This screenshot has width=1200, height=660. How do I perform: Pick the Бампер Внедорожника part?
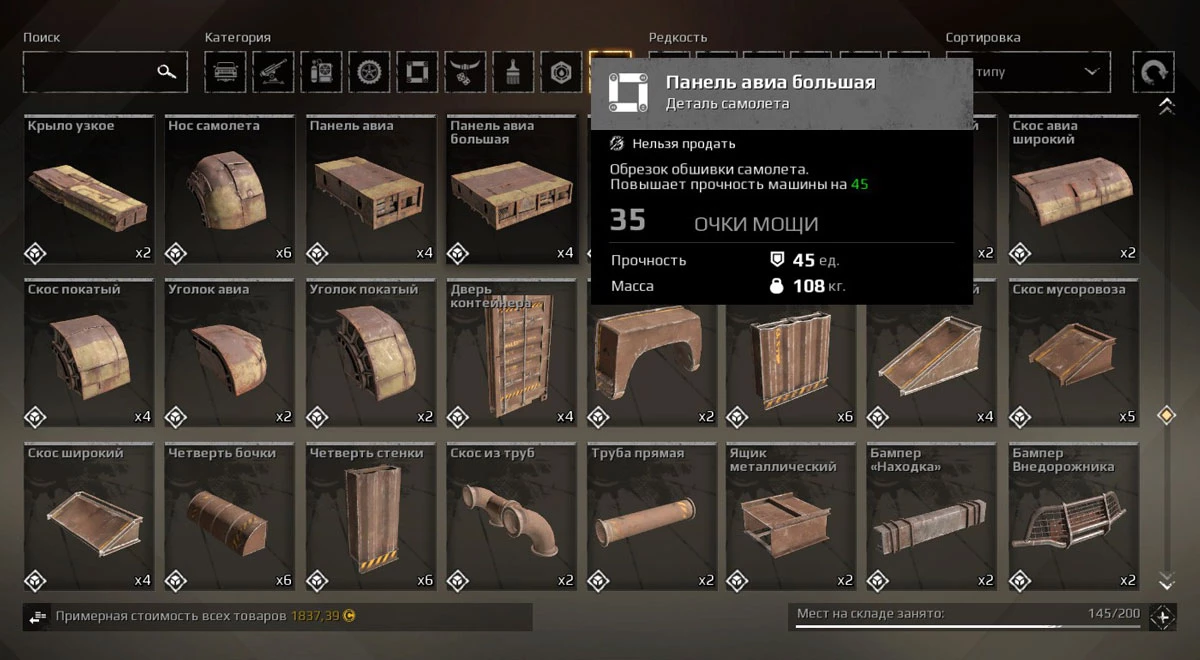point(1073,517)
